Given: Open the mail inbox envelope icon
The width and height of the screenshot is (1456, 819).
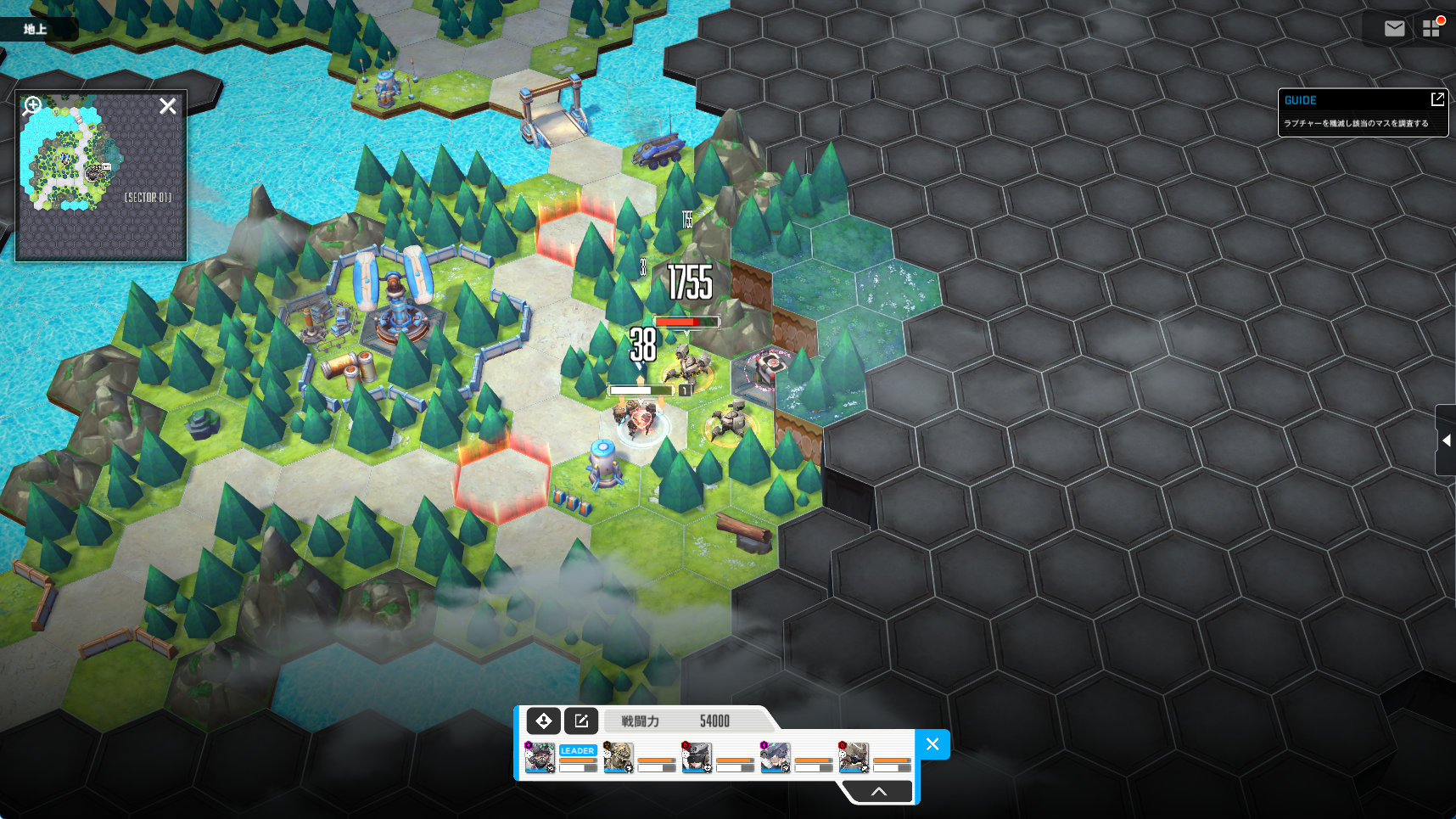Looking at the screenshot, I should click(1394, 29).
